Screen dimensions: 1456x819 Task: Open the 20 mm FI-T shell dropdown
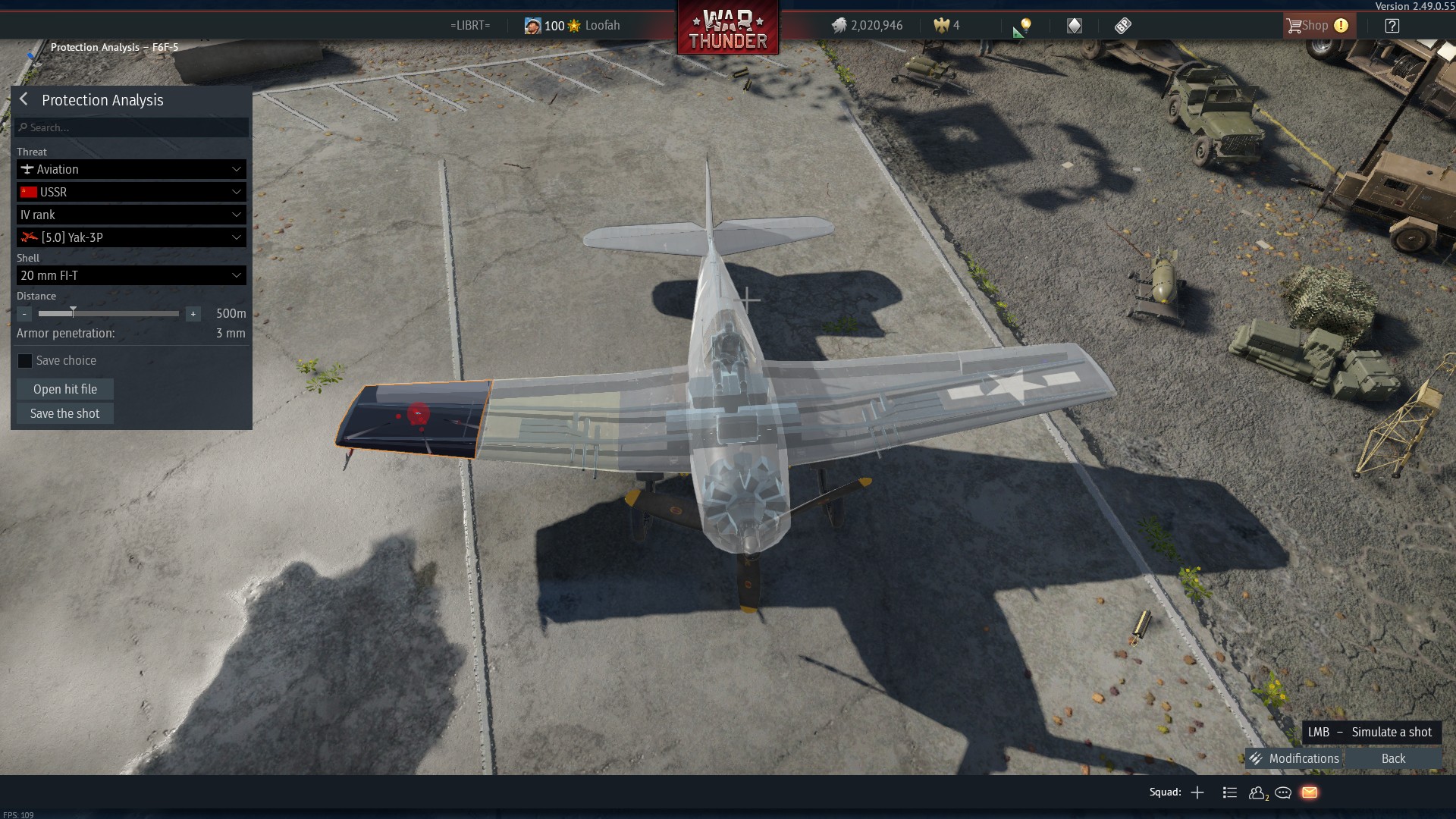pos(131,275)
